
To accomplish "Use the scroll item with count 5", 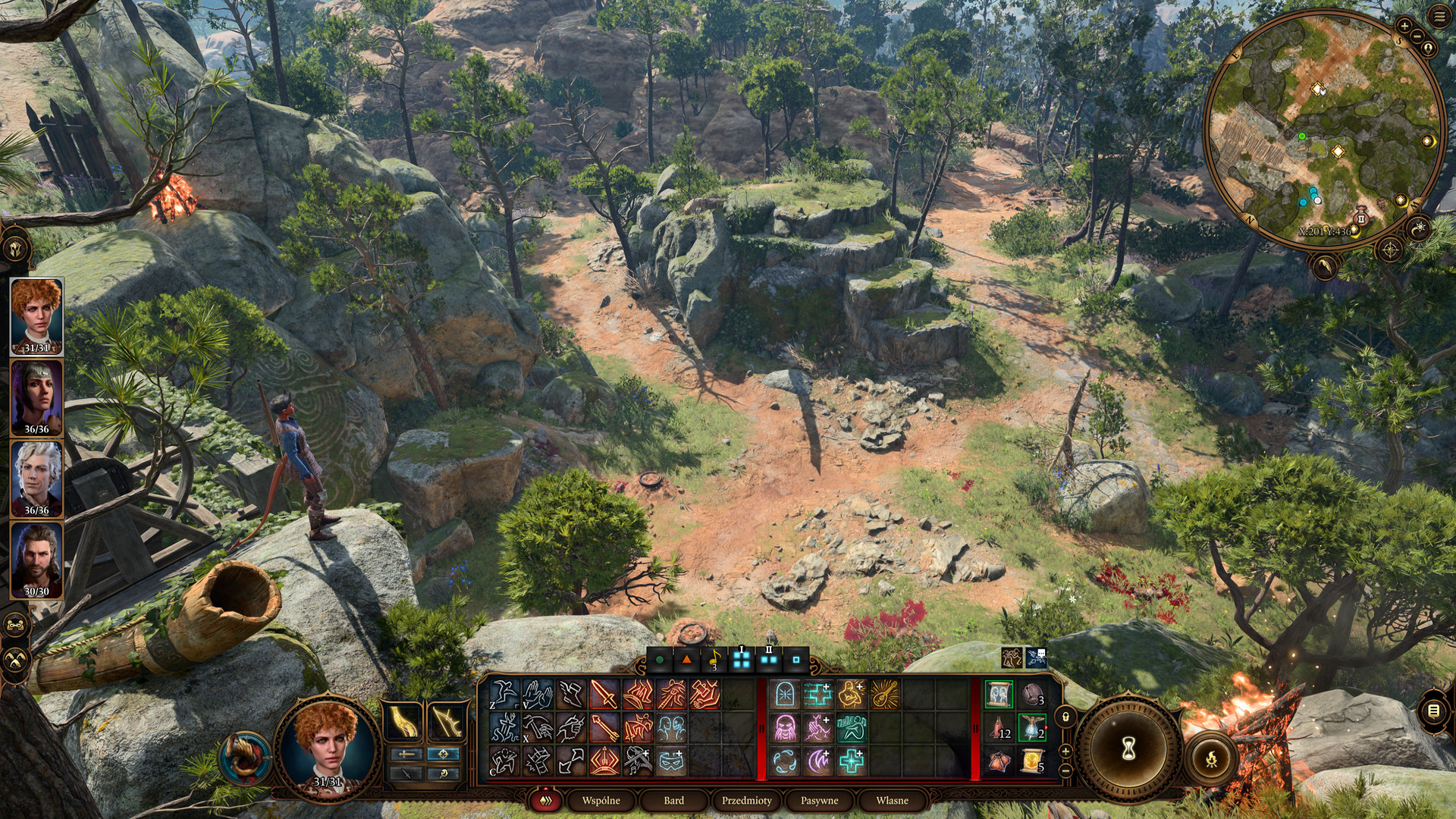I will coord(1032,761).
